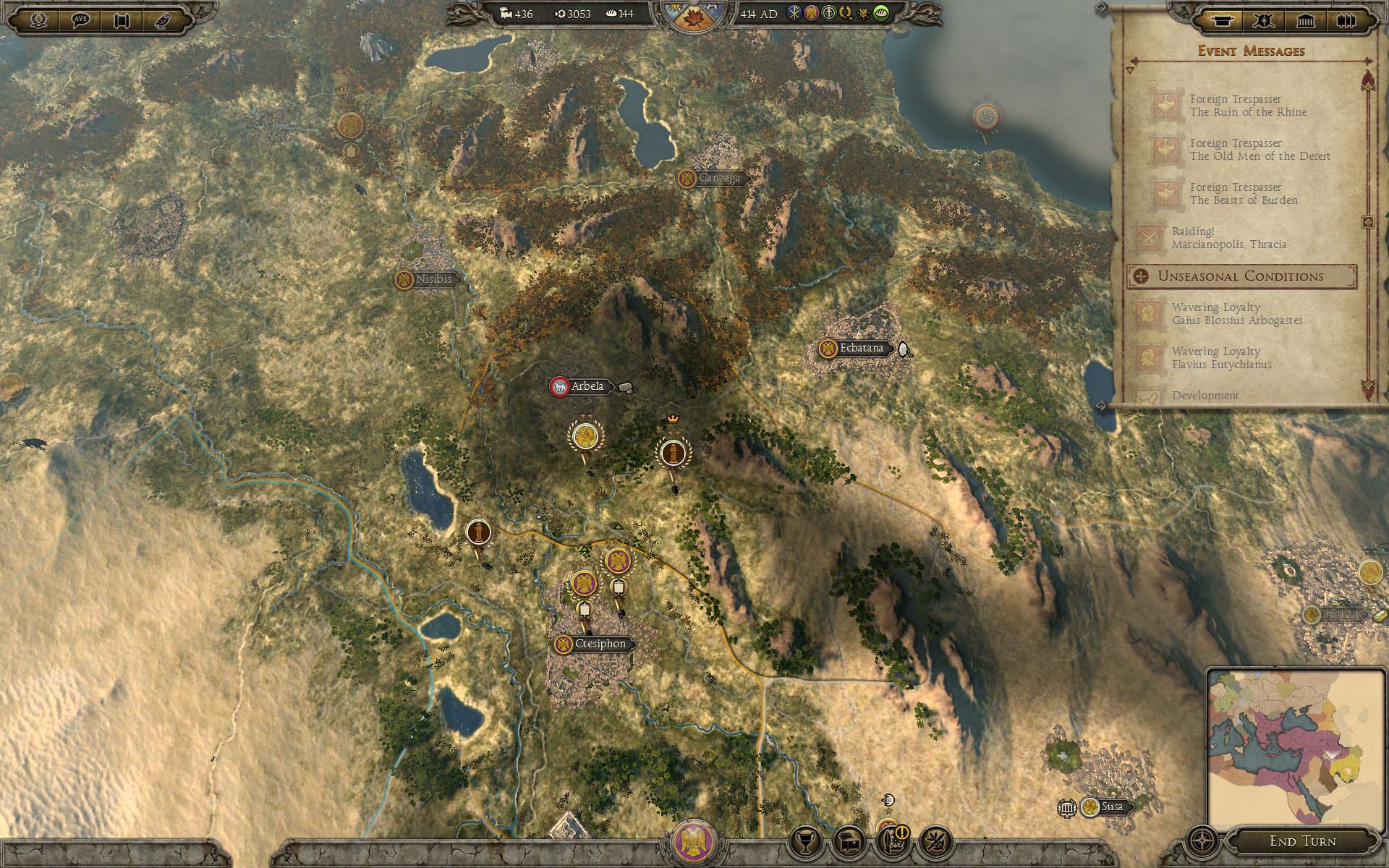The image size is (1389, 868).
Task: Open the scroll icon in top-left bar
Action: click(121, 20)
